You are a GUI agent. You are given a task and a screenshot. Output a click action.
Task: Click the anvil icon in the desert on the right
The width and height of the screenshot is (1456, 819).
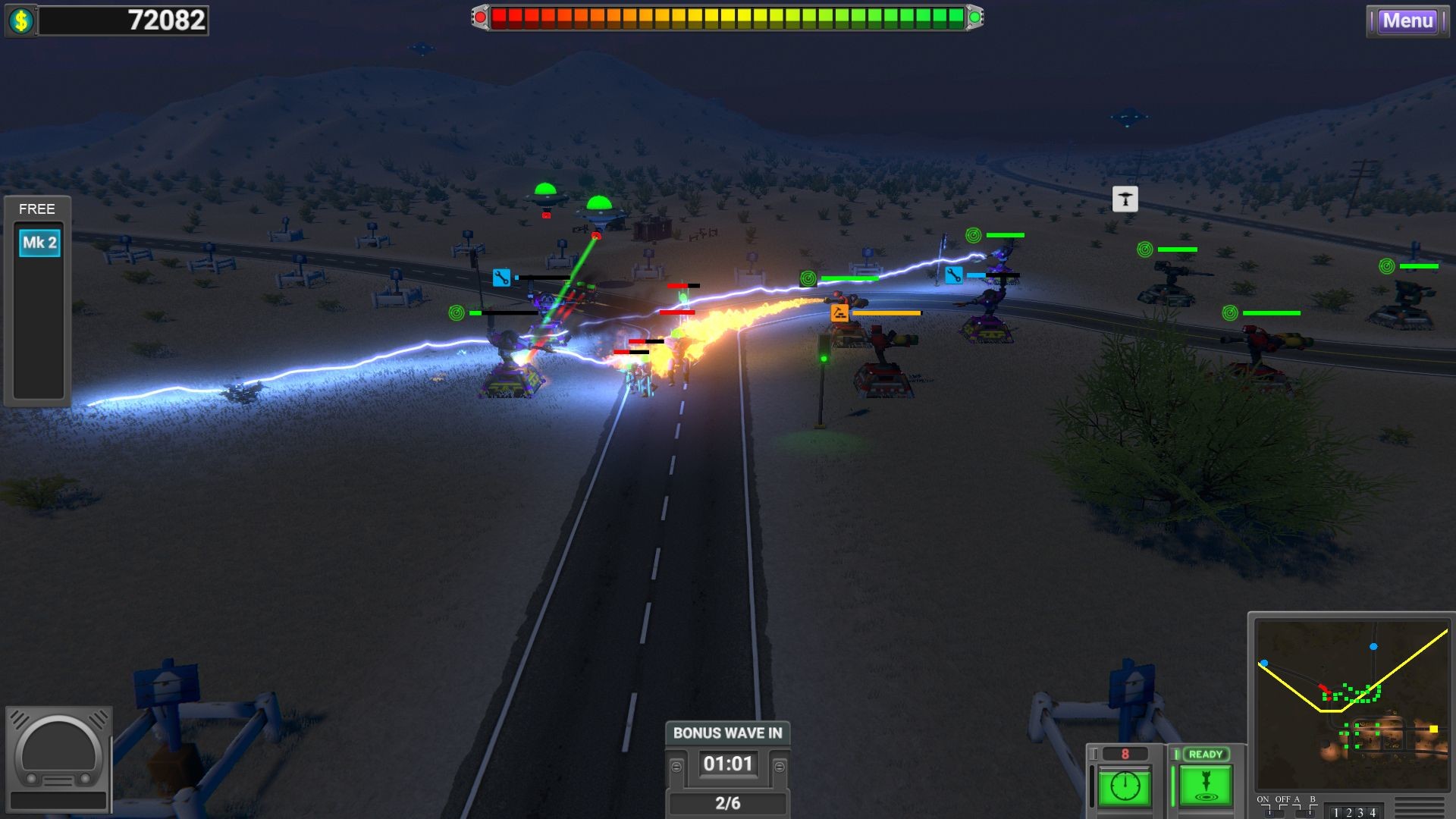point(1125,199)
